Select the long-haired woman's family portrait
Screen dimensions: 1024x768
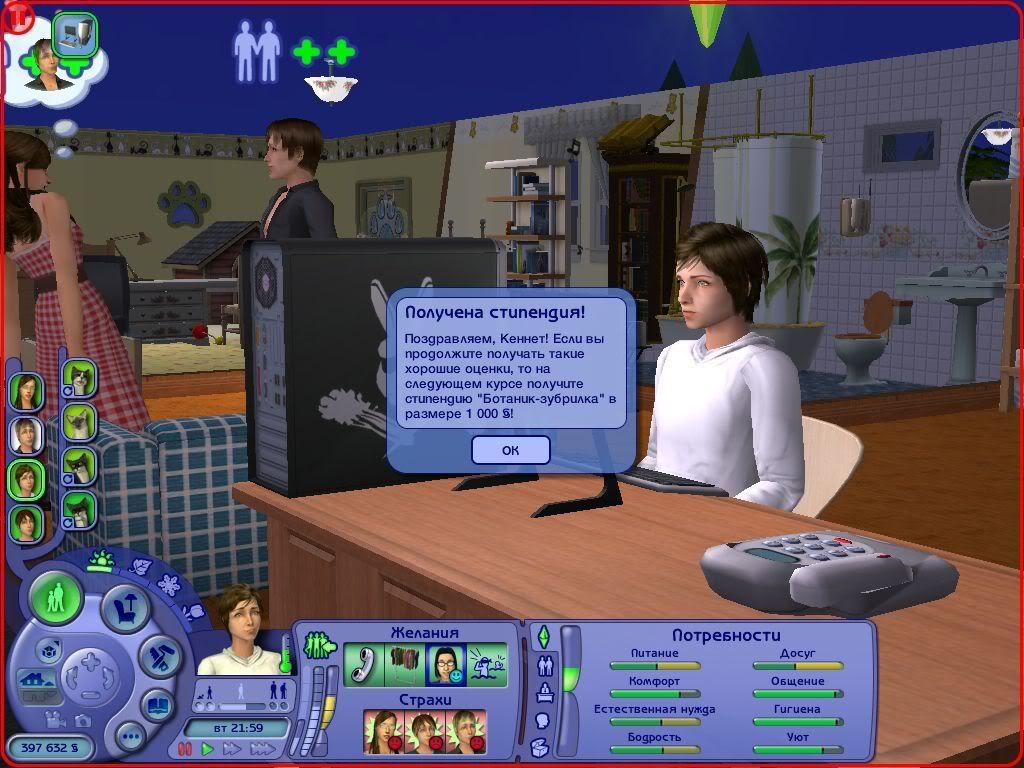[x=27, y=391]
